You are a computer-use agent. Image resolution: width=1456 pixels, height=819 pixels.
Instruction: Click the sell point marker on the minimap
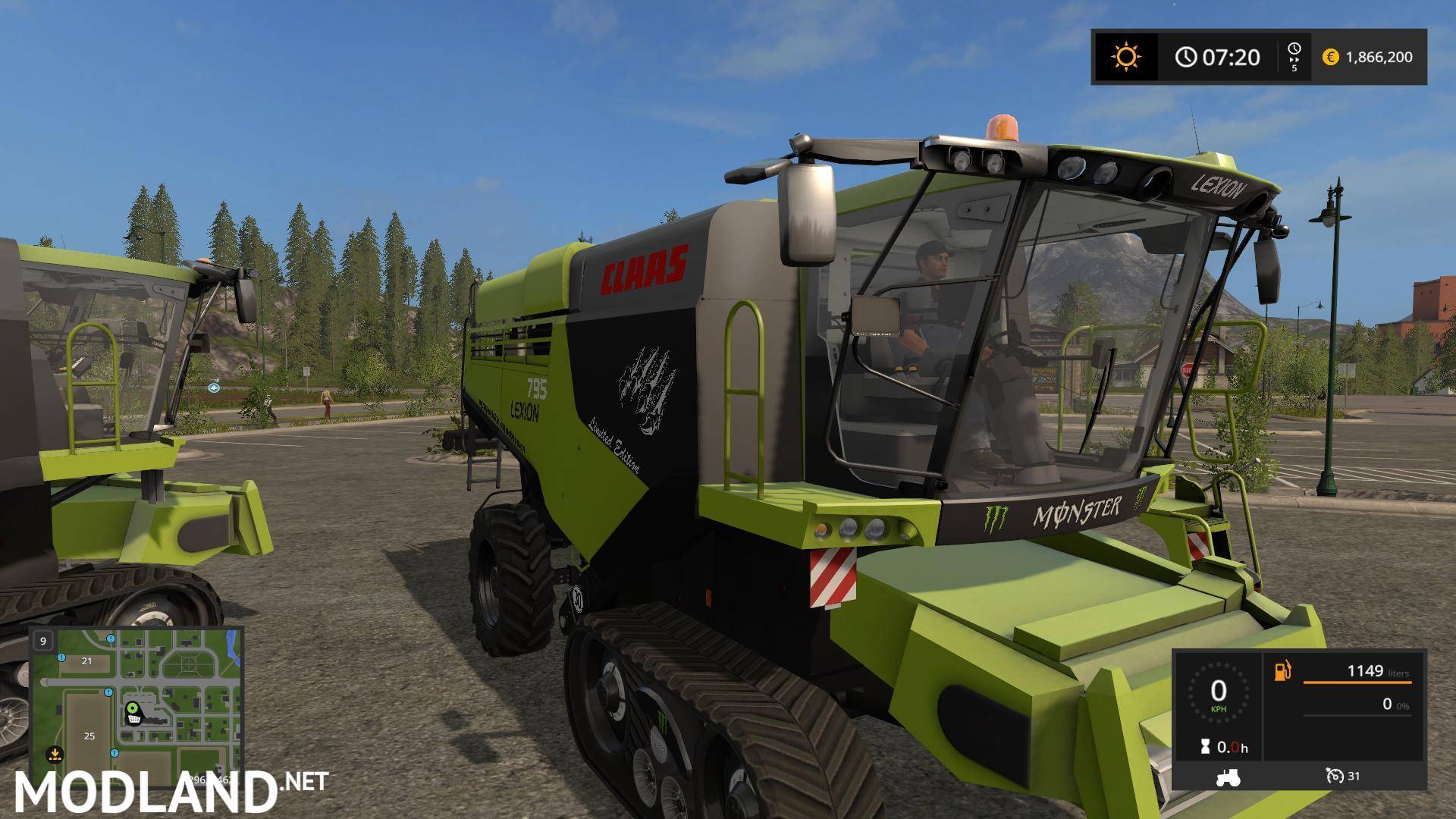pyautogui.click(x=55, y=754)
